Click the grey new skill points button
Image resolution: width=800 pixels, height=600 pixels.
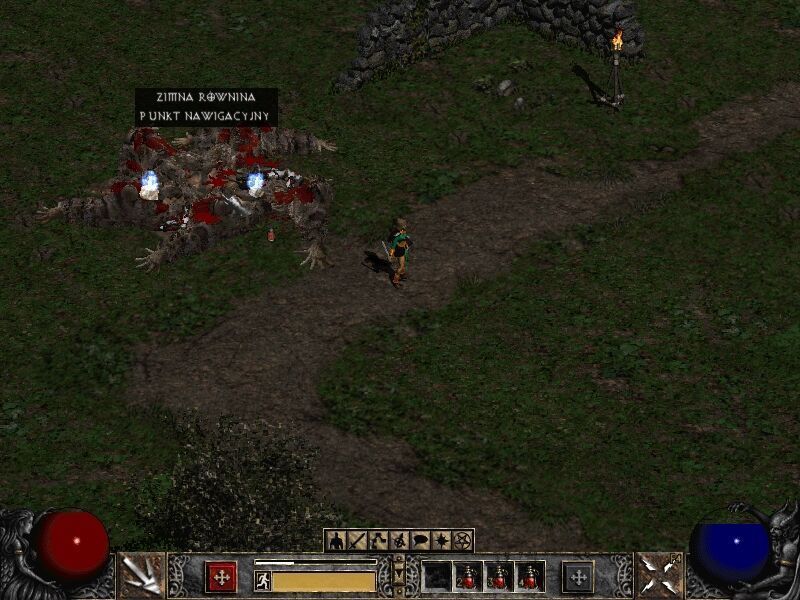point(578,577)
